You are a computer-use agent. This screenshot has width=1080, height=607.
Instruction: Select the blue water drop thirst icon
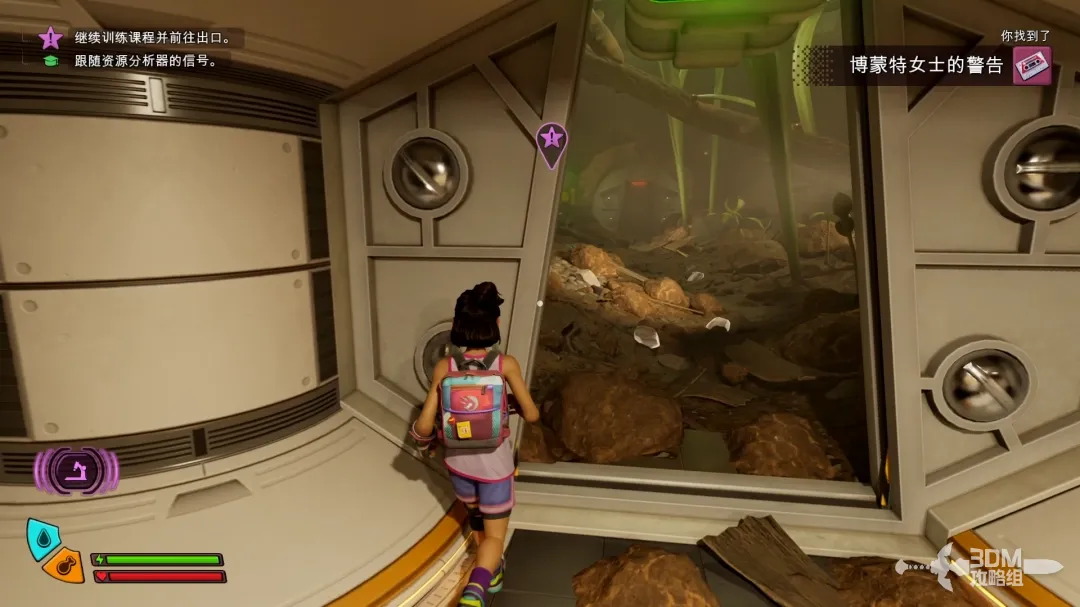coord(42,537)
